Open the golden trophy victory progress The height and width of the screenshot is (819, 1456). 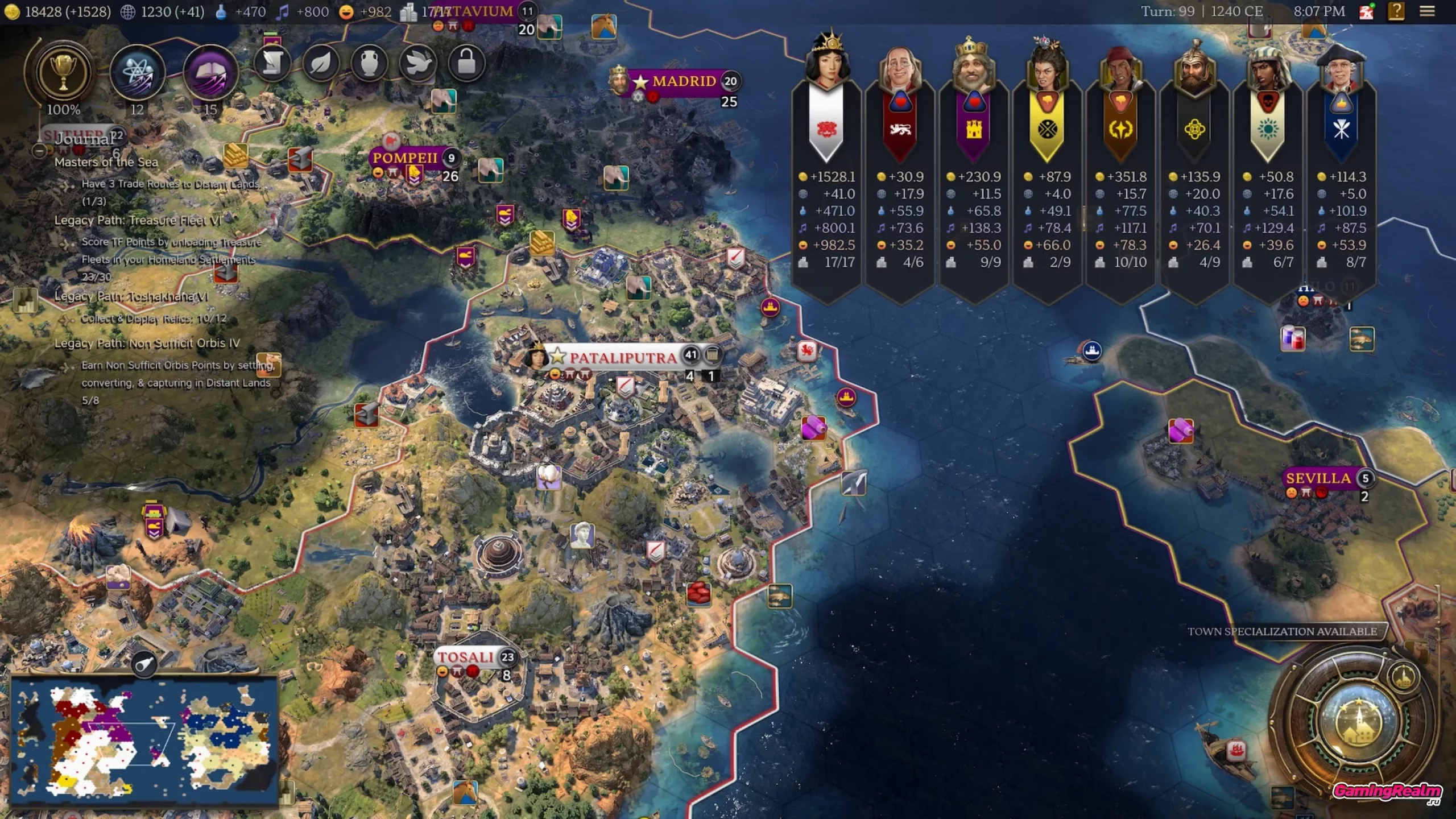coord(63,73)
